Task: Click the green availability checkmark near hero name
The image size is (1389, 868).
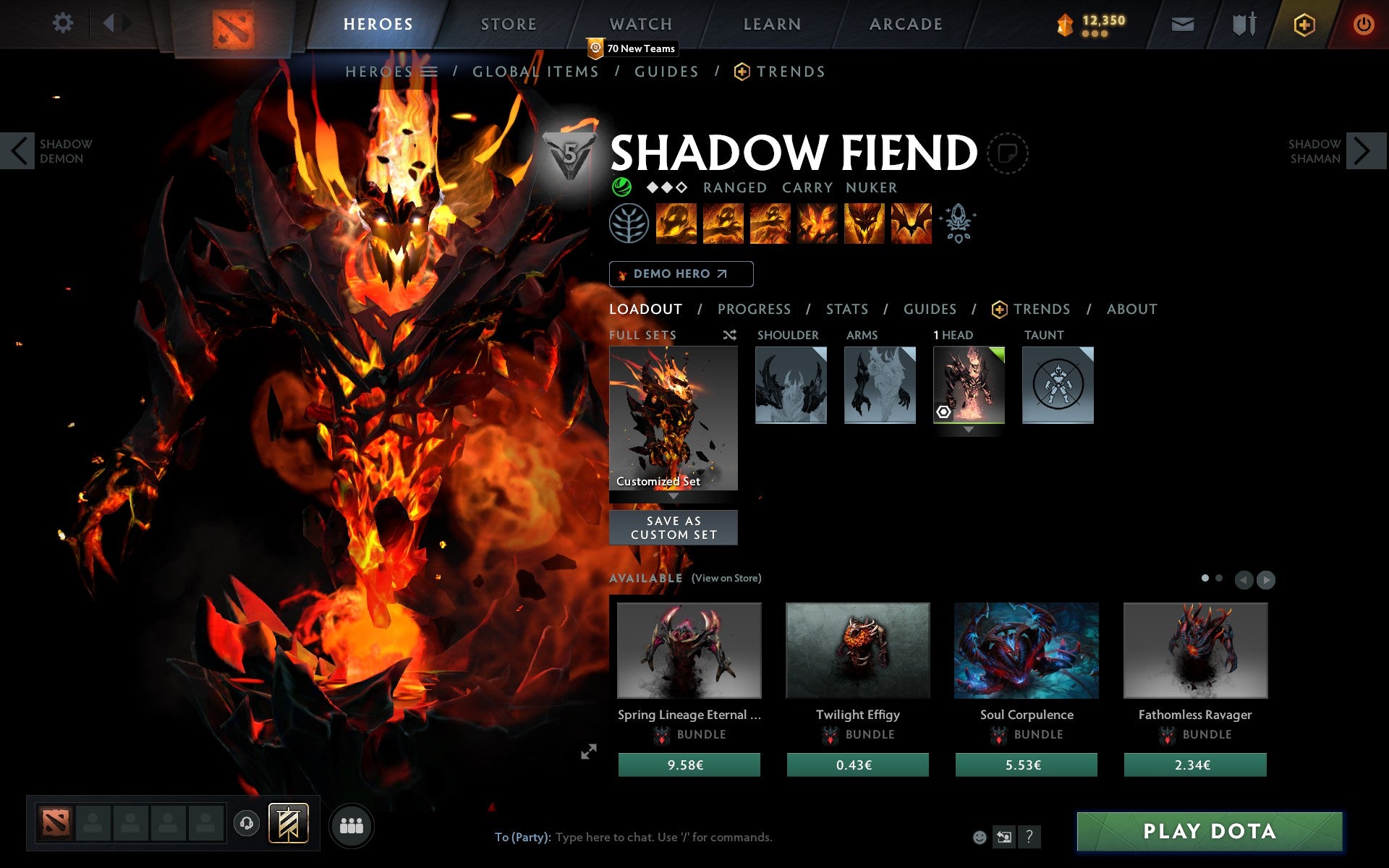Action: tap(621, 187)
